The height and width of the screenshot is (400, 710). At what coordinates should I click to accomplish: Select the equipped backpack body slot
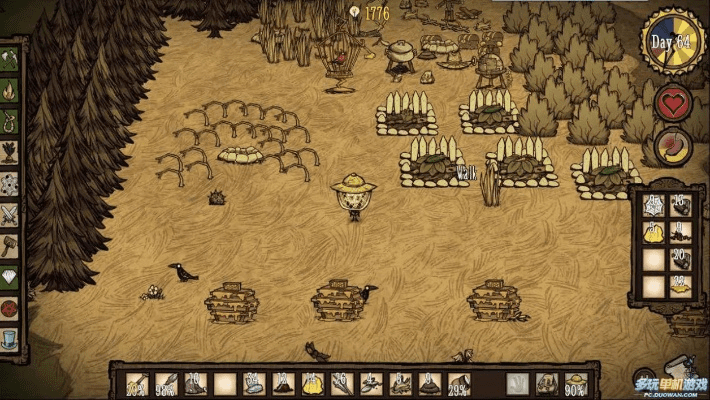click(546, 383)
